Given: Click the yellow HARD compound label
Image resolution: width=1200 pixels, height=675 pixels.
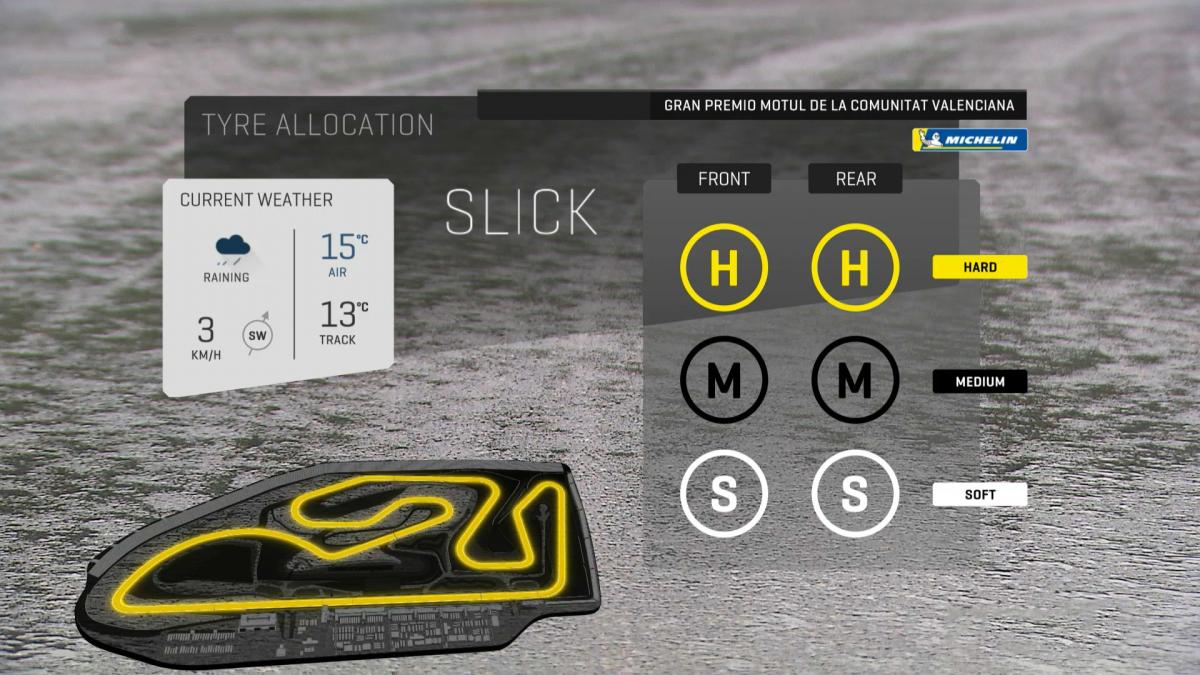Looking at the screenshot, I should [x=980, y=267].
